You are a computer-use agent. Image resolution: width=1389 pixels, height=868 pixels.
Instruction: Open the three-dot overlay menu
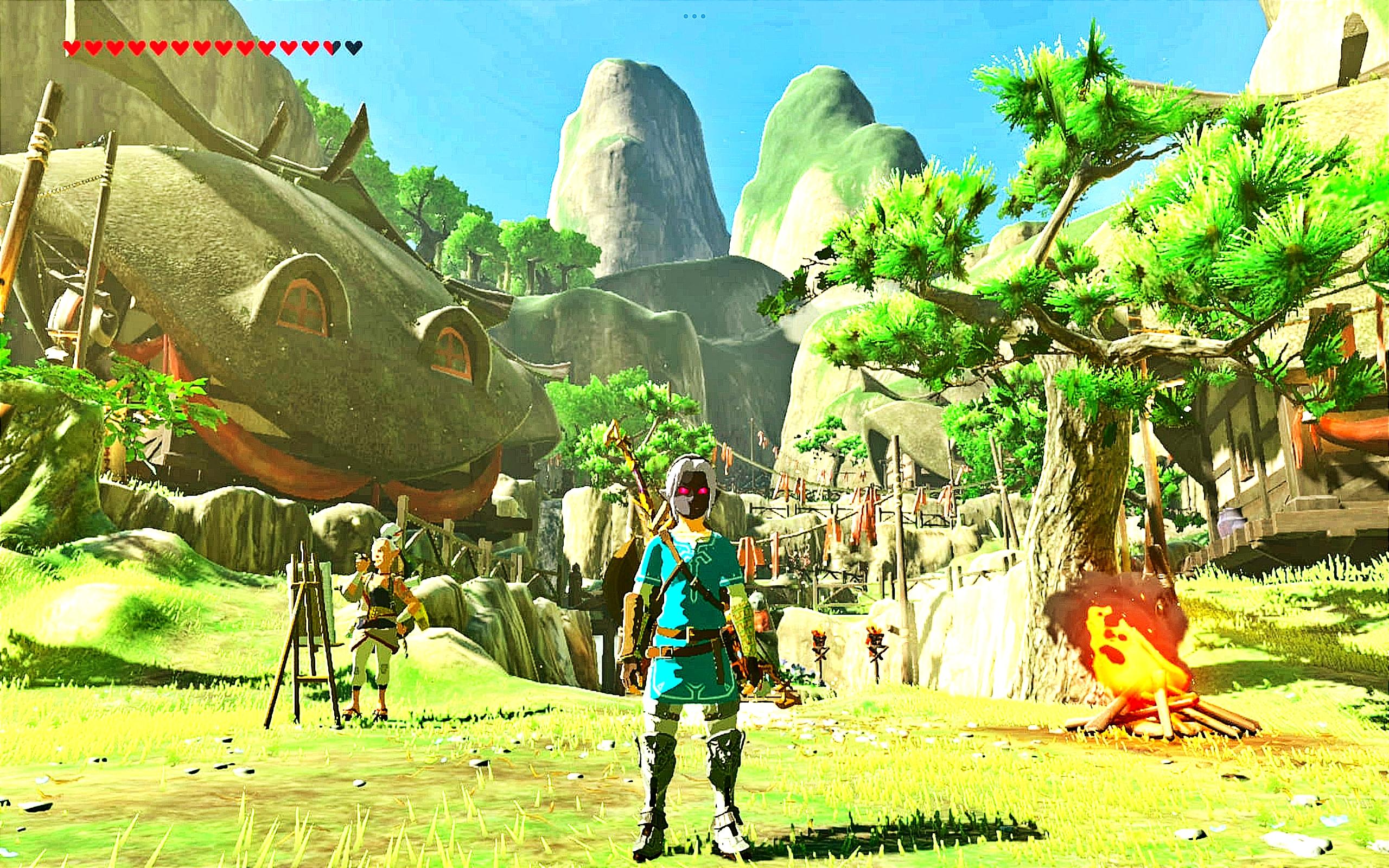tap(694, 17)
